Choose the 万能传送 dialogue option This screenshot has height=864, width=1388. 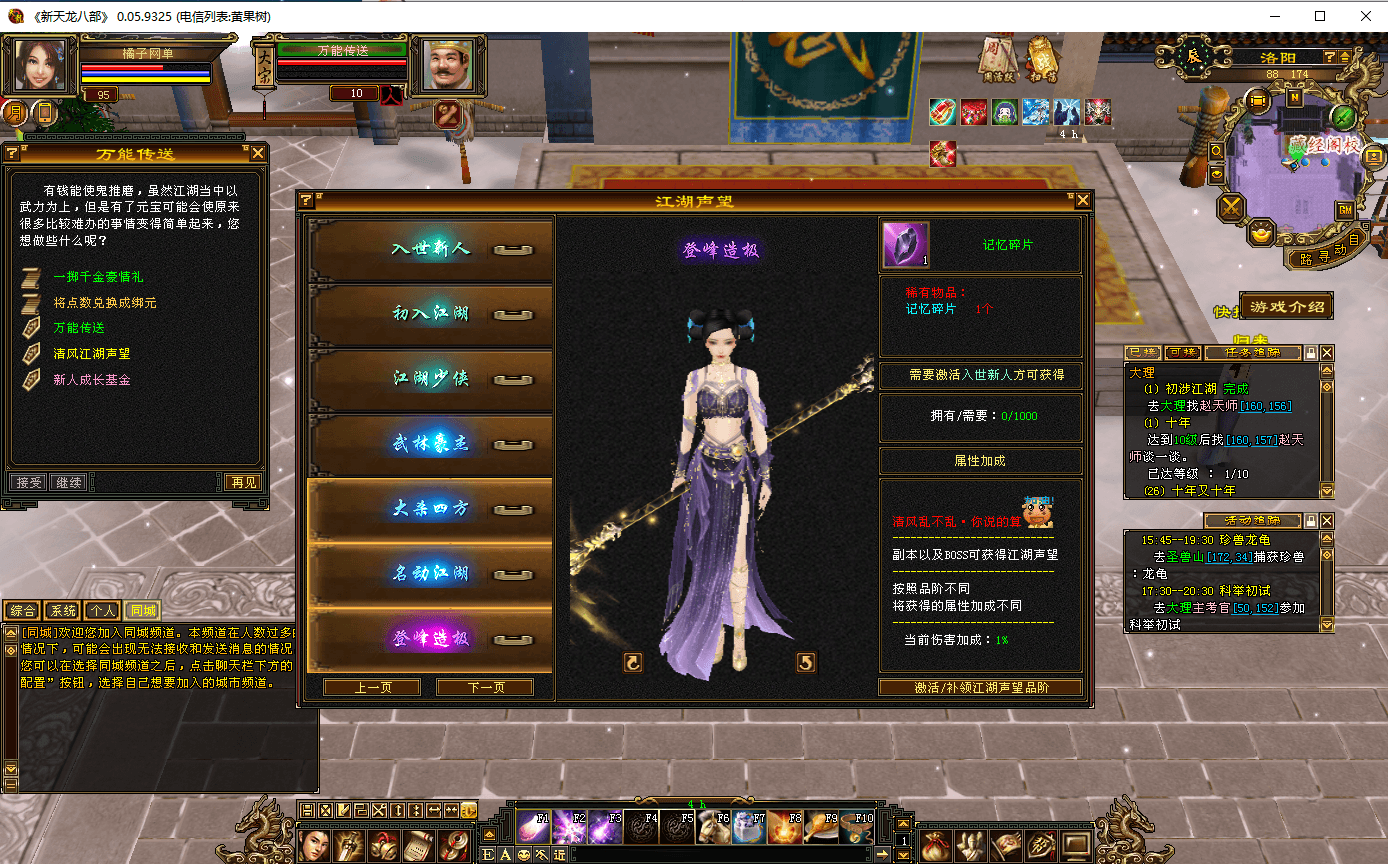pyautogui.click(x=79, y=328)
